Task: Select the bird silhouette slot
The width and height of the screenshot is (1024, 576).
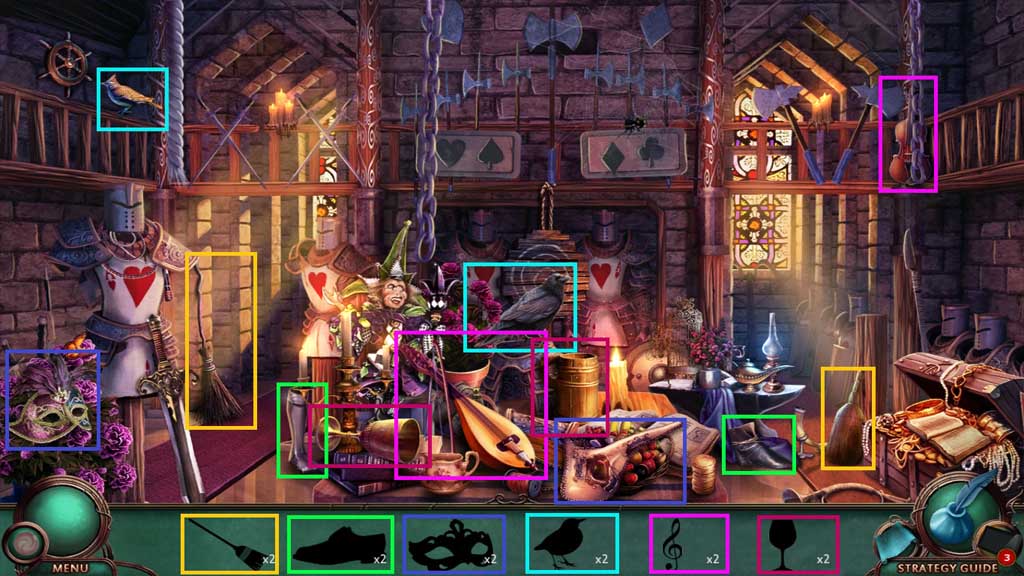Action: (x=571, y=543)
